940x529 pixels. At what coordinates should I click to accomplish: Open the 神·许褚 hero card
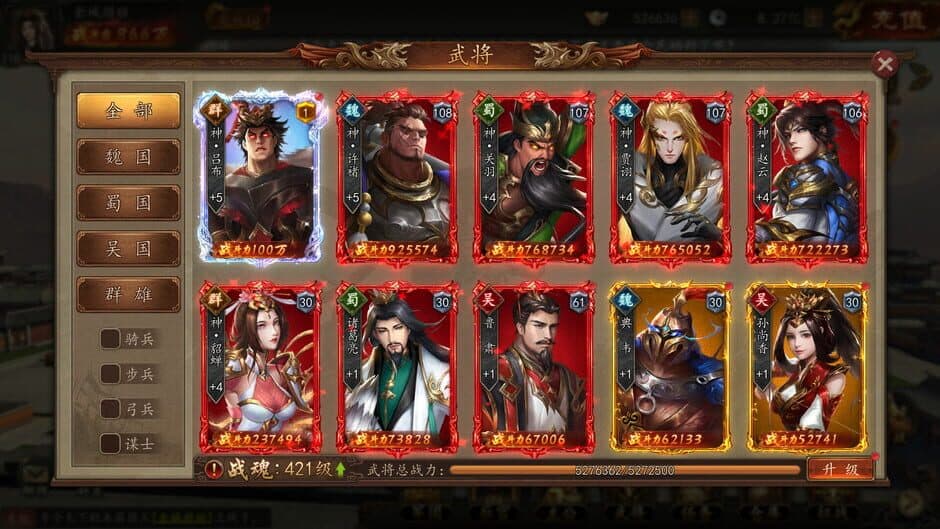397,178
